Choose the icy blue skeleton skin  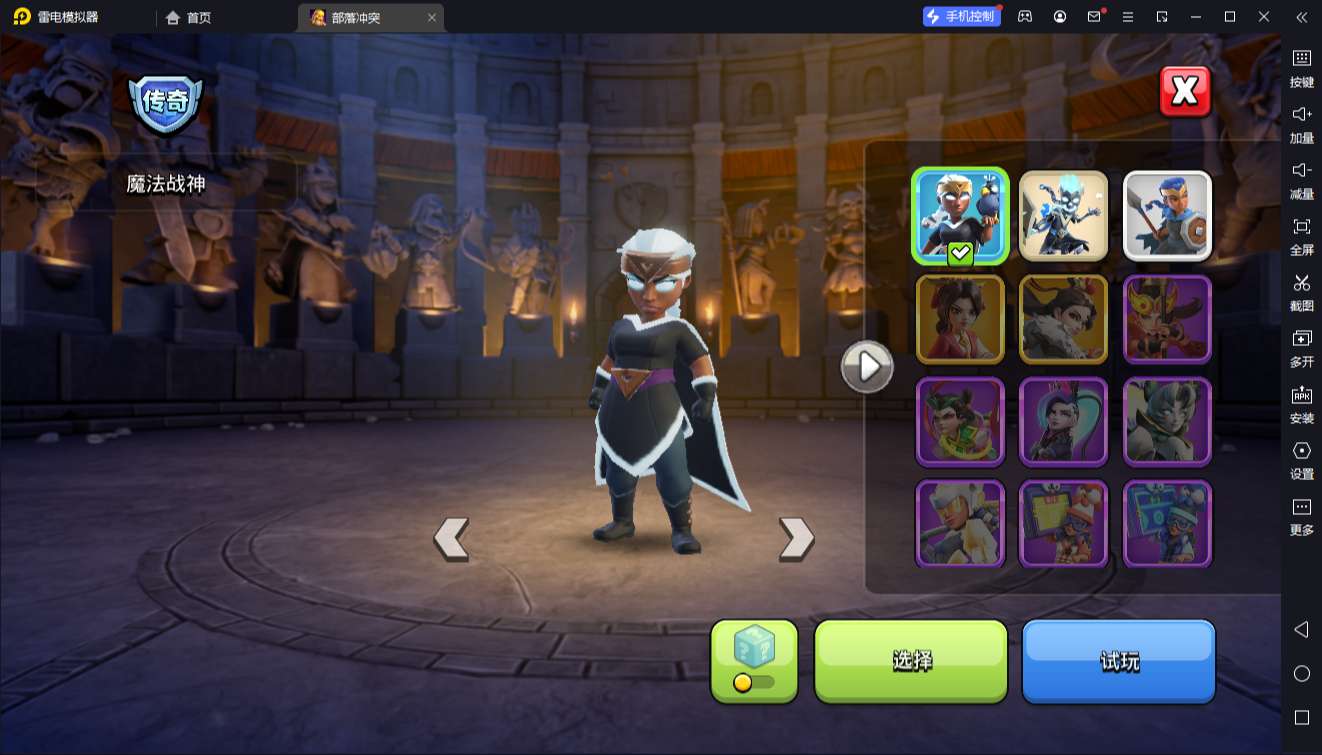(1063, 216)
